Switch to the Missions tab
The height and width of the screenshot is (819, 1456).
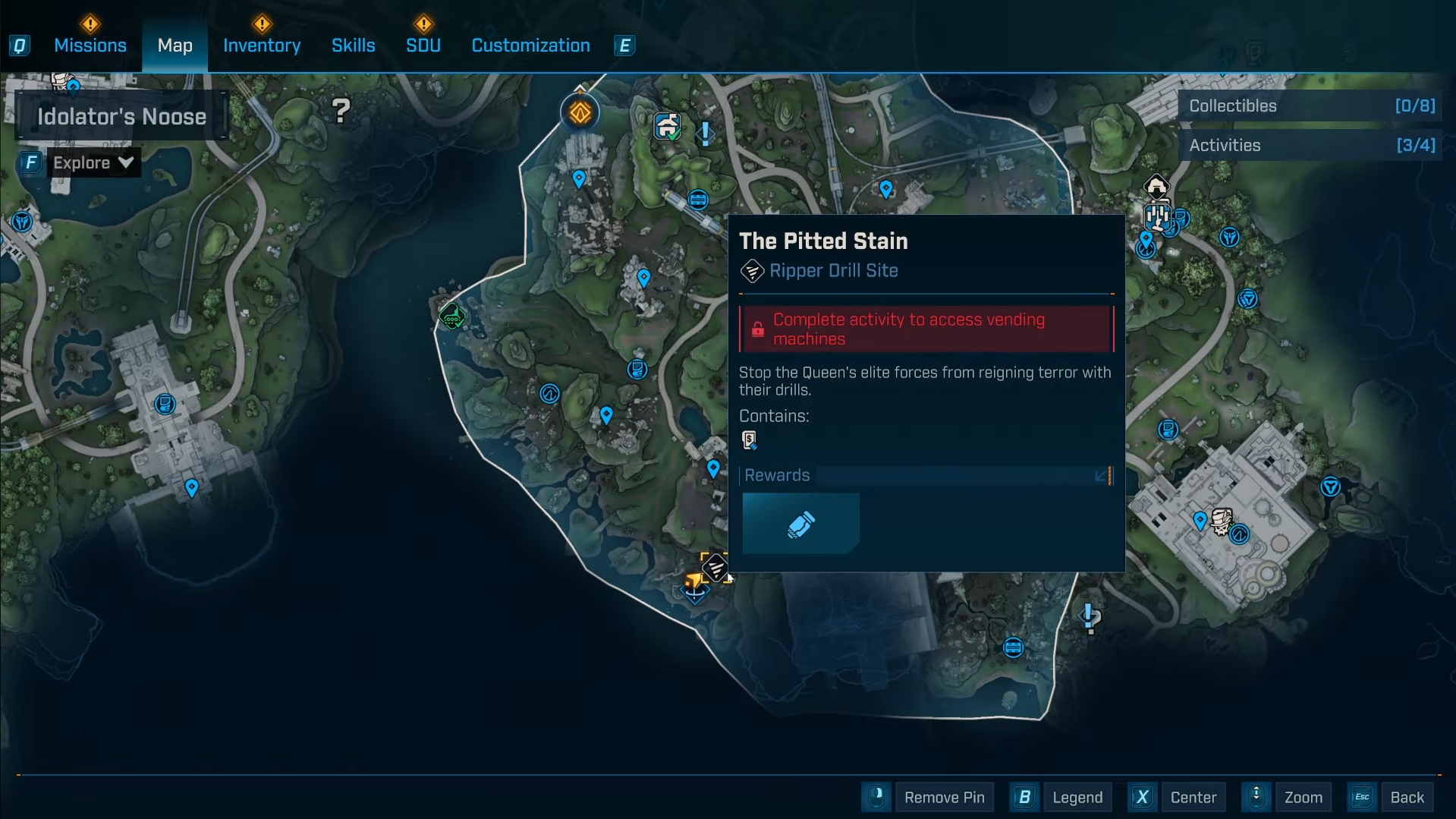coord(90,46)
